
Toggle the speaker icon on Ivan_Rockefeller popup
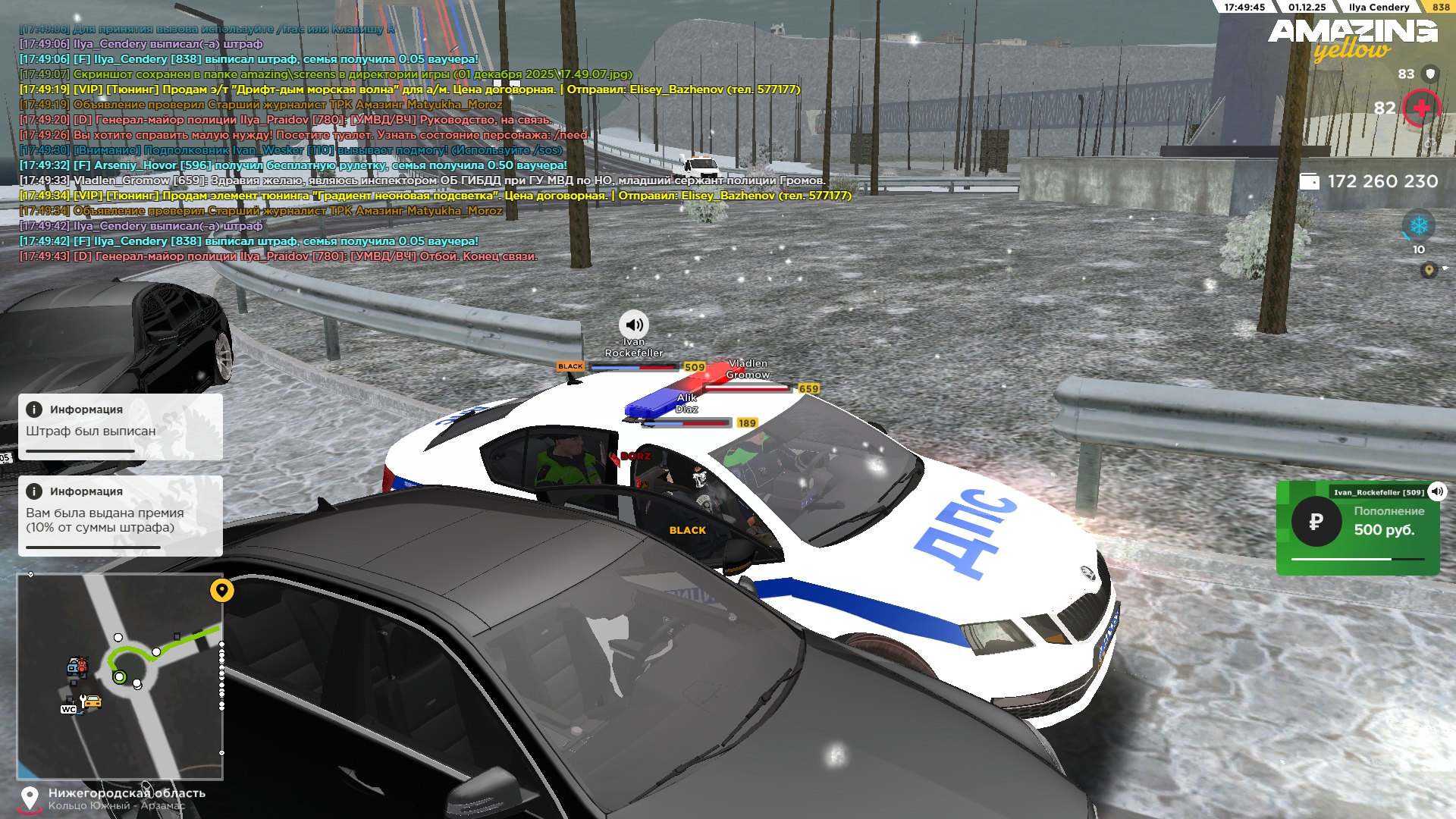(x=1437, y=491)
